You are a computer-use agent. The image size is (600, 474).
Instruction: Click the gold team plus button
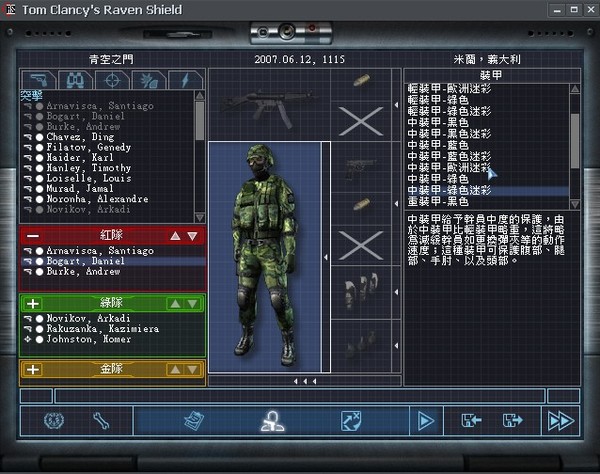(x=33, y=369)
